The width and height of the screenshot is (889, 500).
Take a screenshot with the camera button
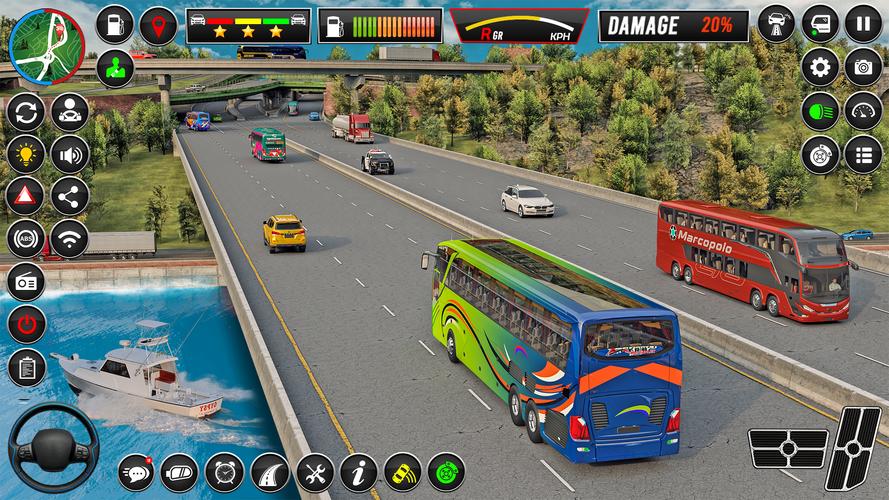(863, 68)
